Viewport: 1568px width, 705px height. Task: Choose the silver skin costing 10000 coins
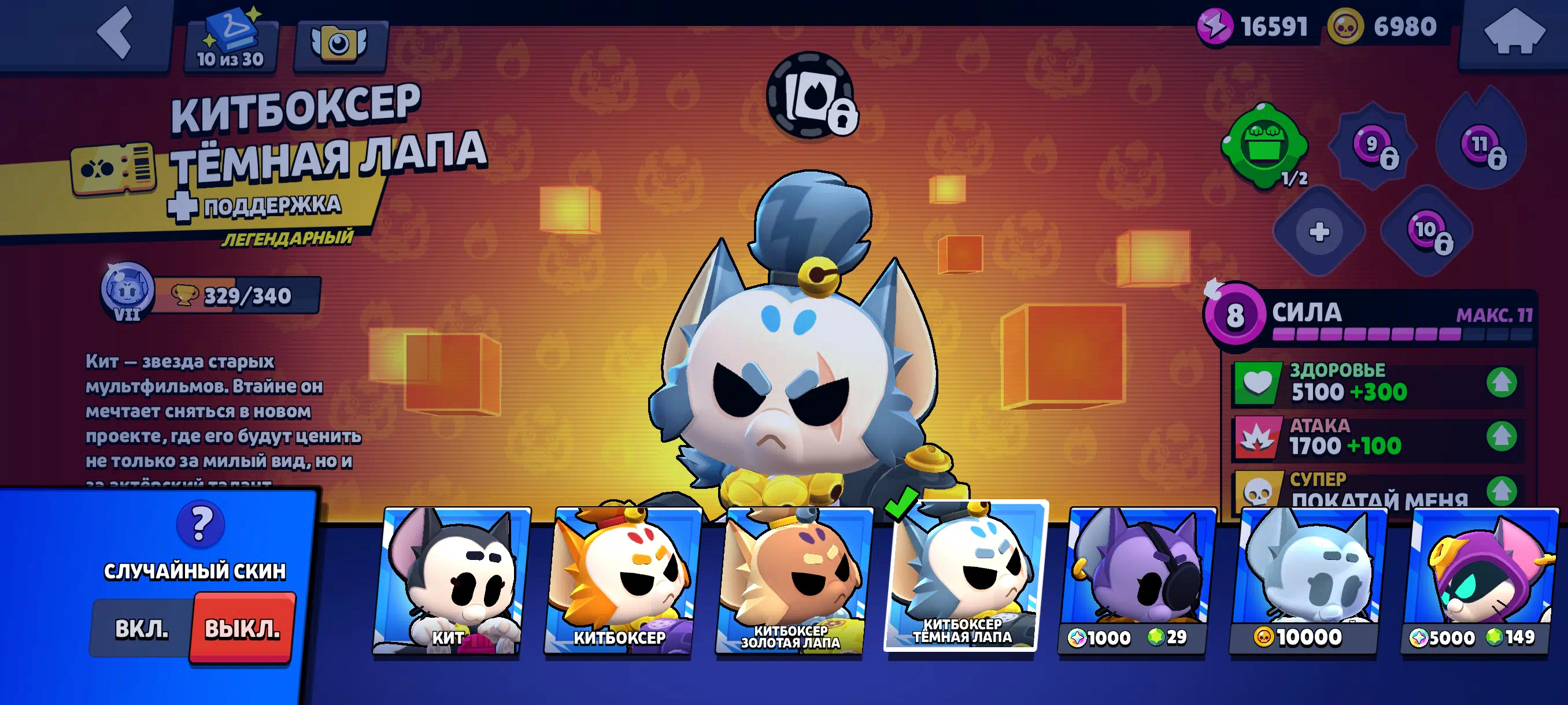pyautogui.click(x=1306, y=581)
